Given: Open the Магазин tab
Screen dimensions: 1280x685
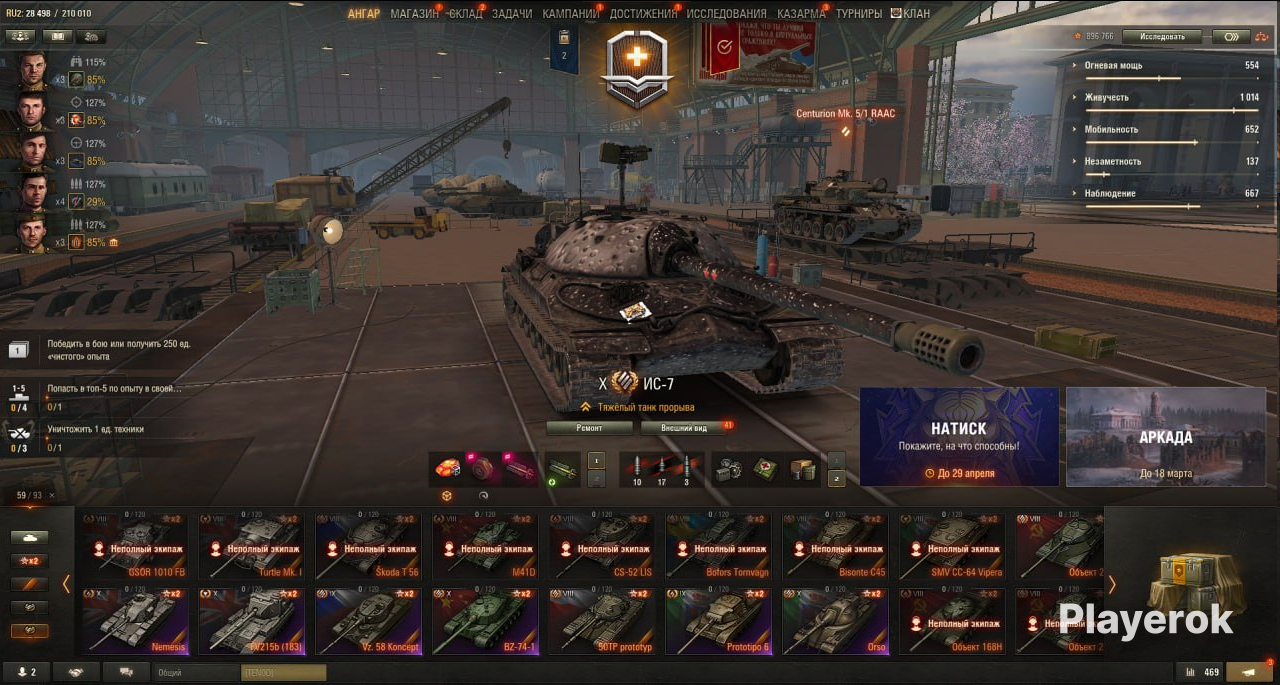Looking at the screenshot, I should (414, 14).
